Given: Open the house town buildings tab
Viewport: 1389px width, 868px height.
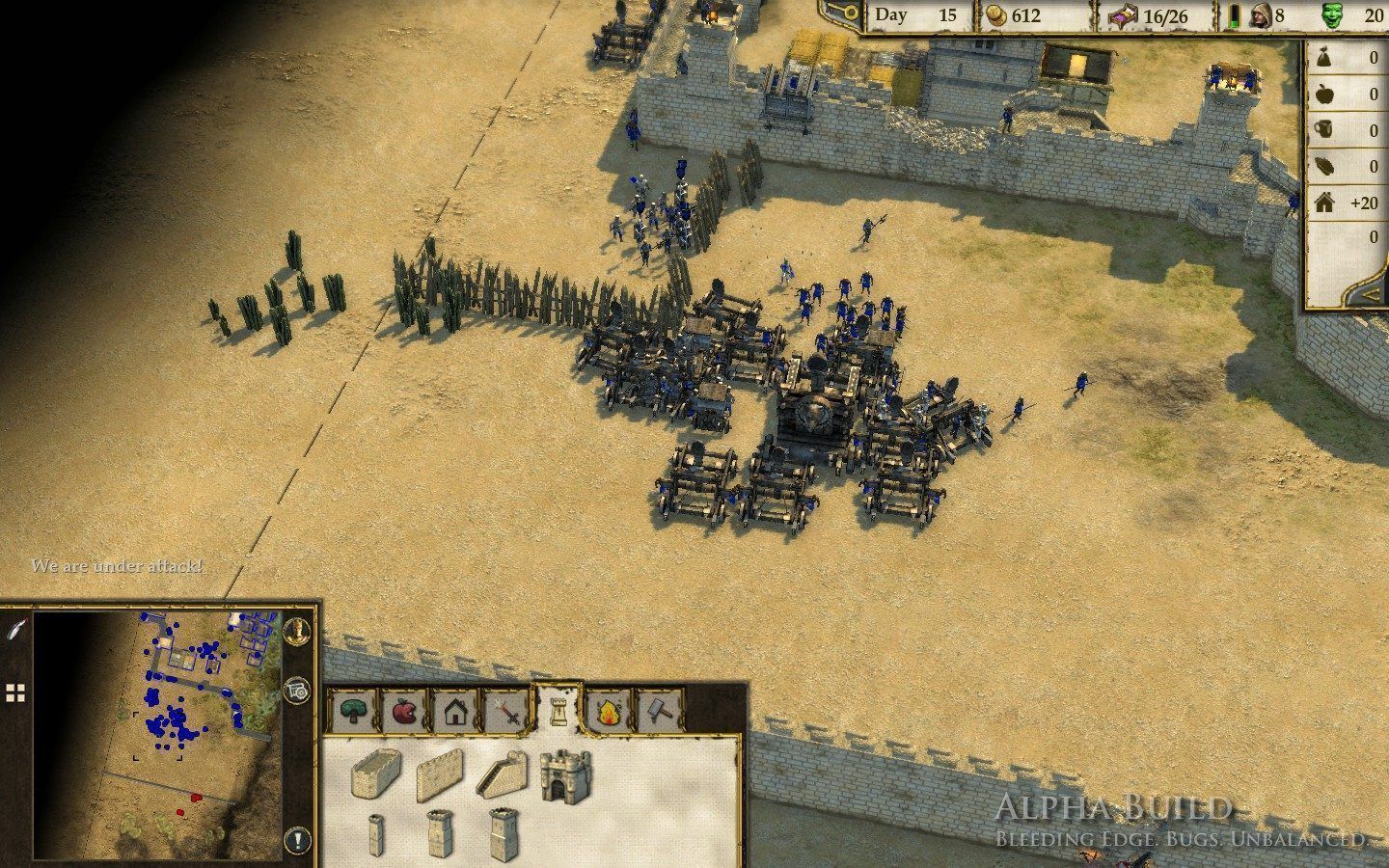Looking at the screenshot, I should (456, 713).
